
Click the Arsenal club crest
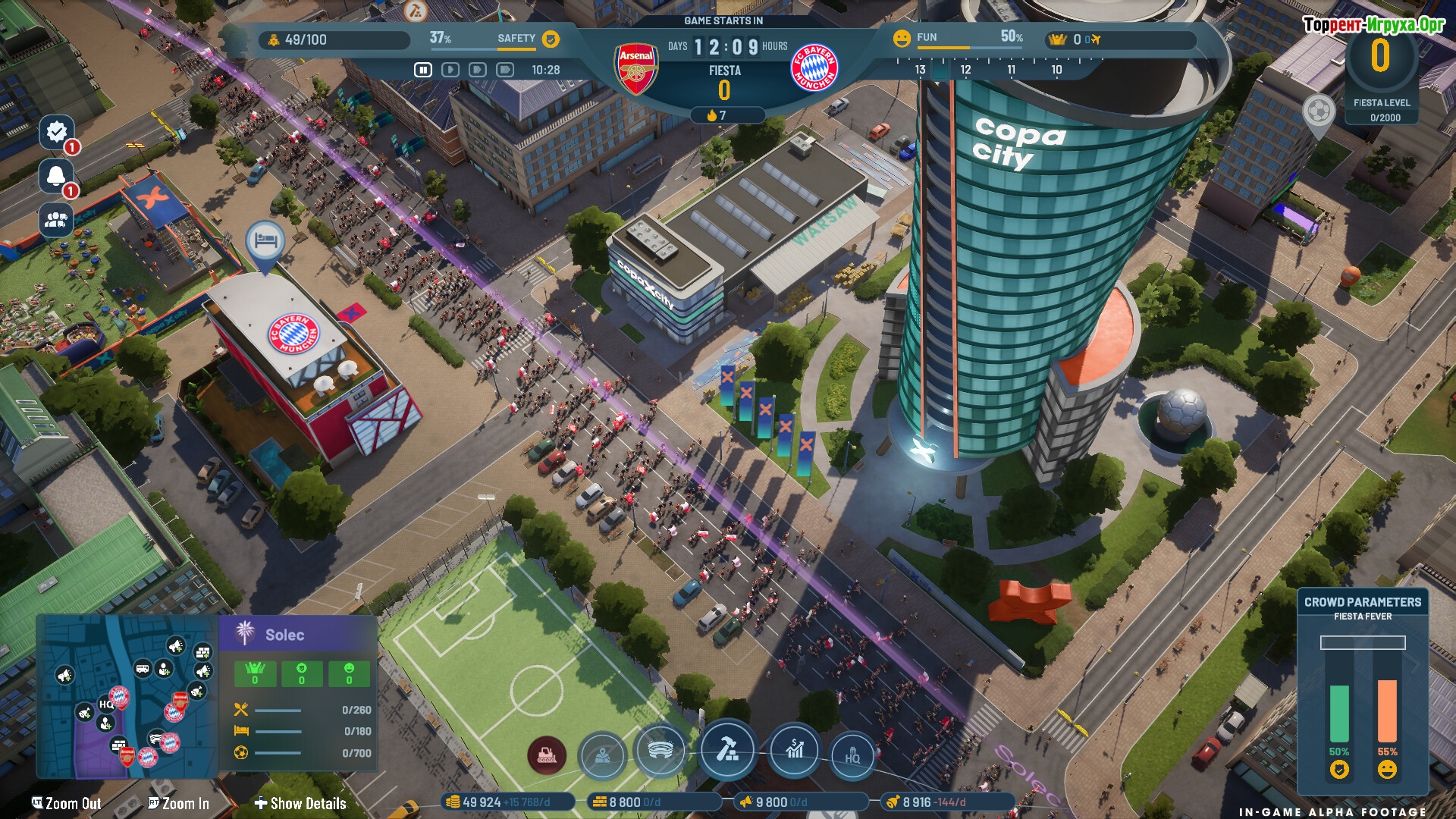click(636, 68)
